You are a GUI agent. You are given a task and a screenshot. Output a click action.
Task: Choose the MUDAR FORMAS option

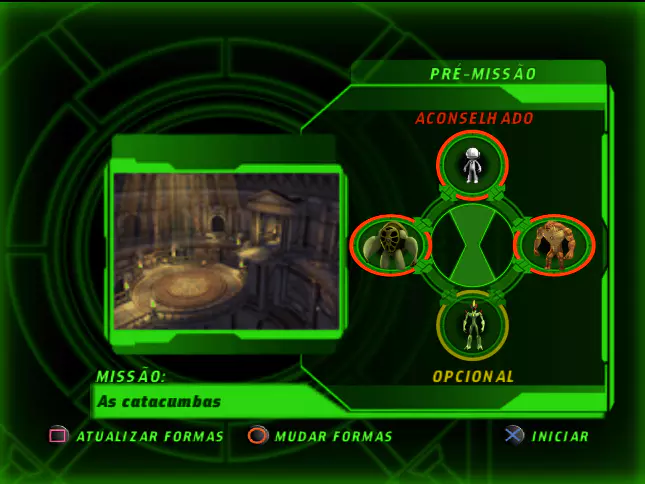tap(333, 436)
